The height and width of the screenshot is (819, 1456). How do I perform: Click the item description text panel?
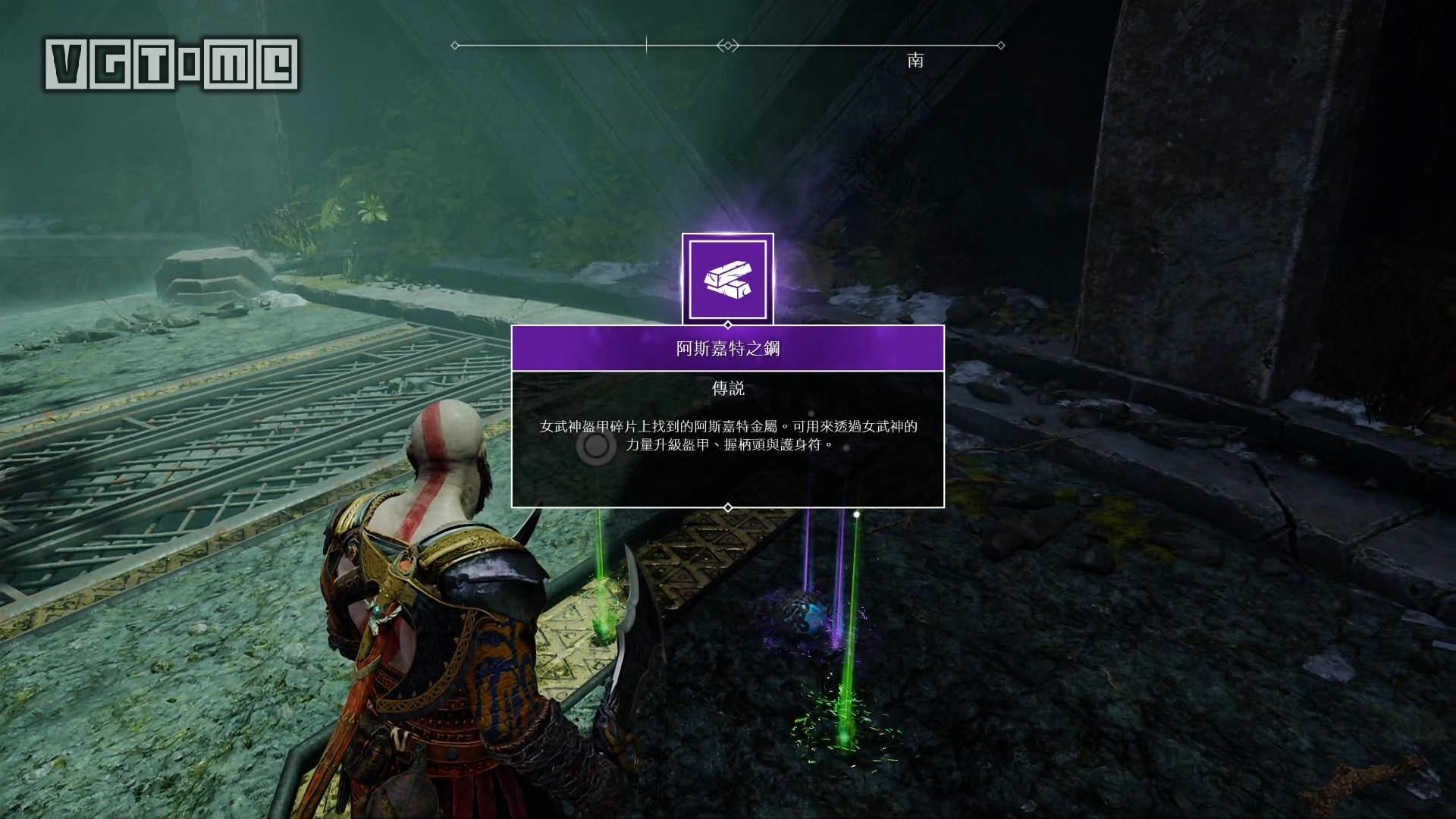pyautogui.click(x=728, y=440)
